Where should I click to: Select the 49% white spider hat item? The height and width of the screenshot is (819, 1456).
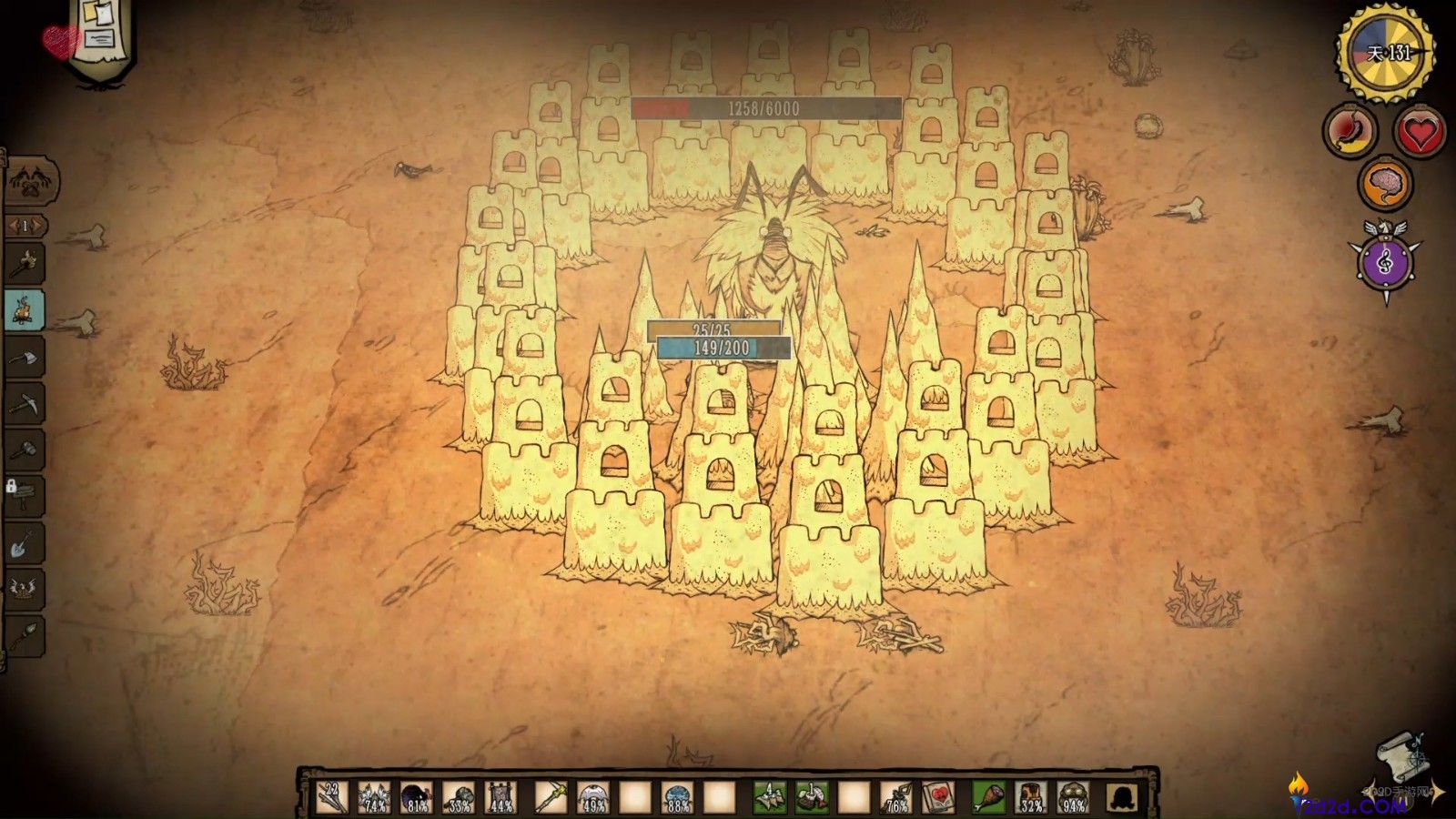[x=592, y=798]
